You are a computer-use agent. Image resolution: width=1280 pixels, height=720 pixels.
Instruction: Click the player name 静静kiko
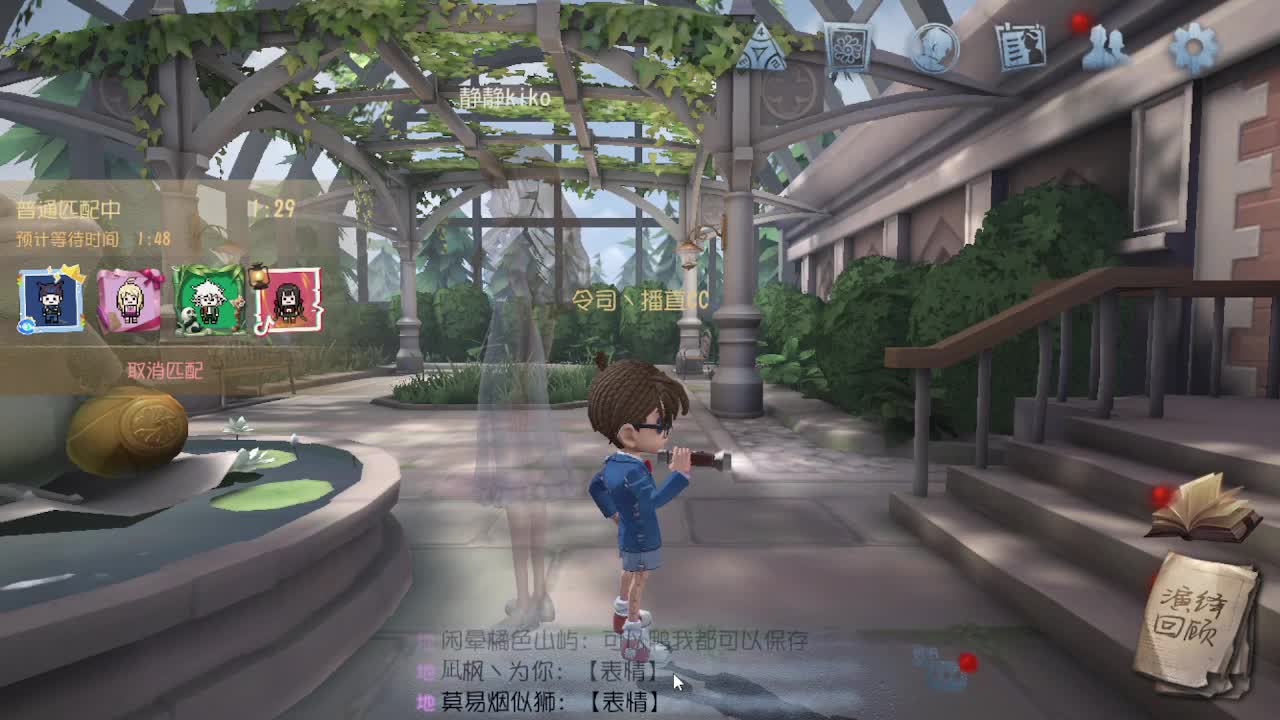504,96
